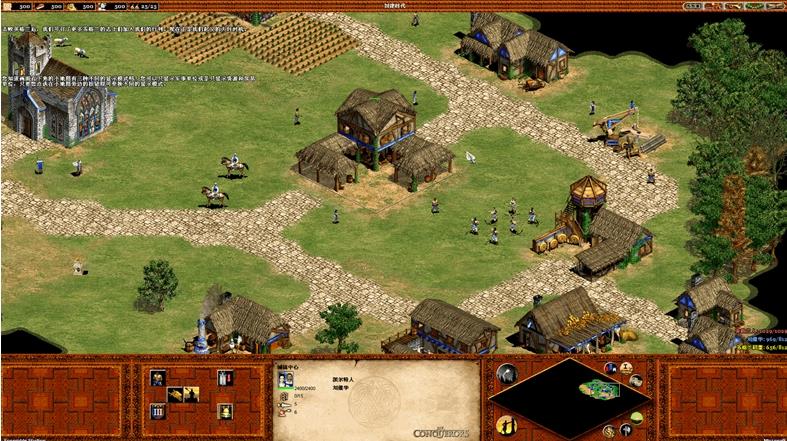Select the white figure command icon
Image resolution: width=787 pixels, height=441 pixels.
(x=224, y=378)
